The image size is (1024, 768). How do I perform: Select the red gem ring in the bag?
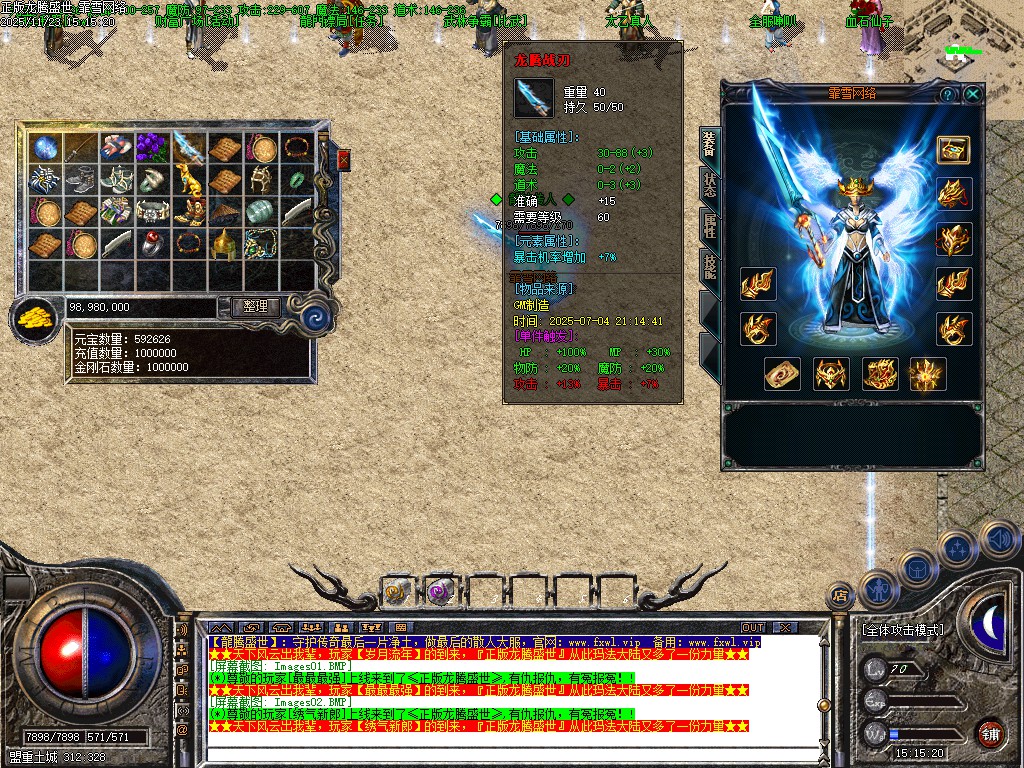pos(153,243)
